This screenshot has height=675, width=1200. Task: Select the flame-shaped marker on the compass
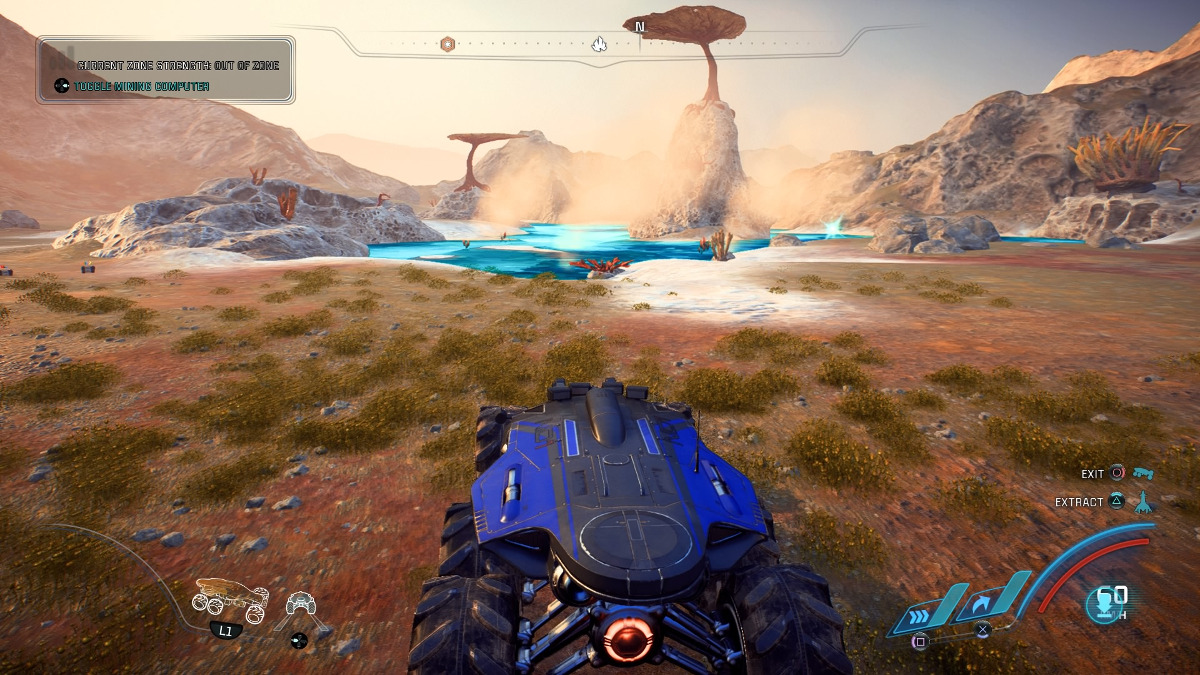coord(600,44)
